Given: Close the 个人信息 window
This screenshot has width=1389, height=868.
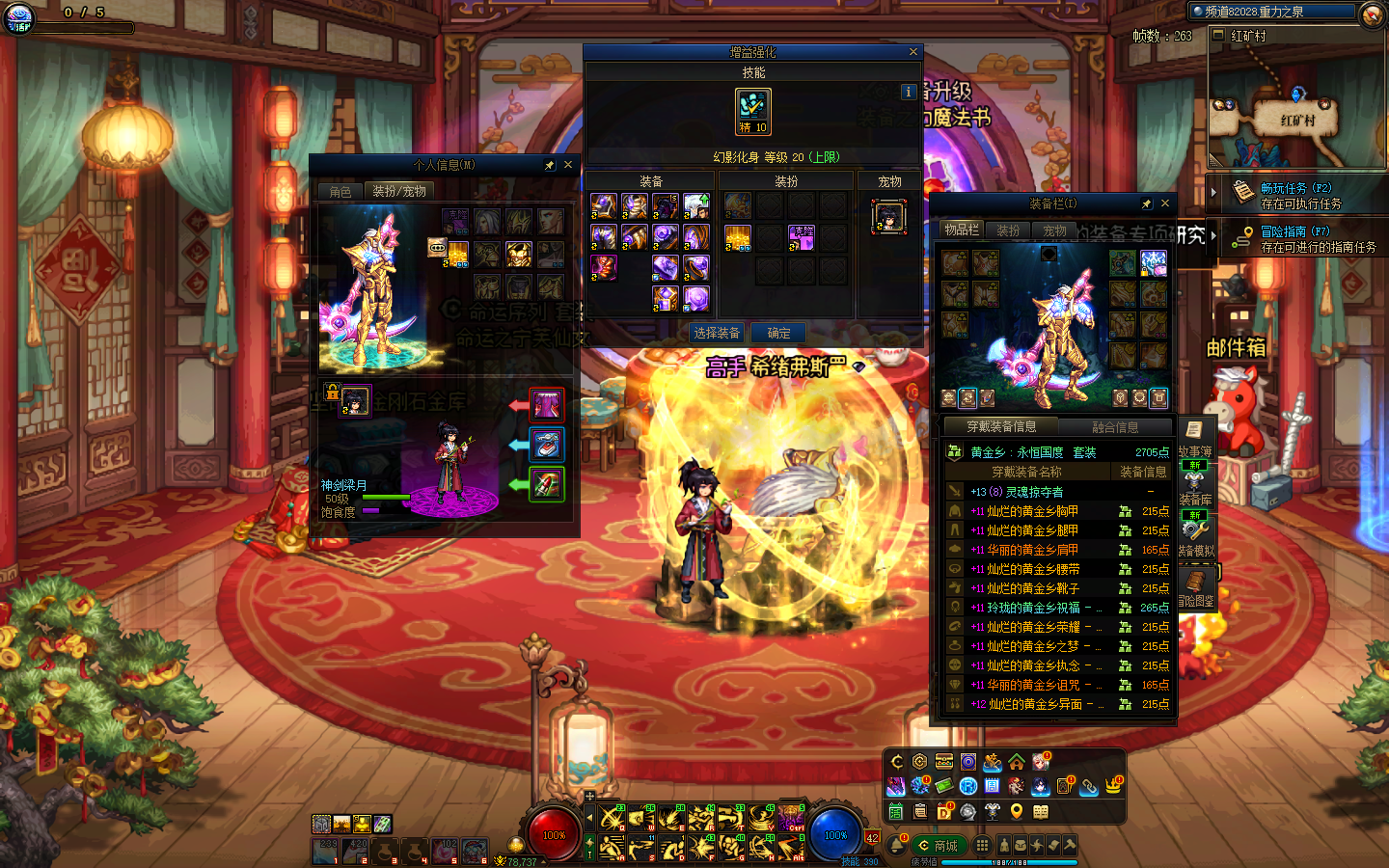Looking at the screenshot, I should pyautogui.click(x=568, y=165).
